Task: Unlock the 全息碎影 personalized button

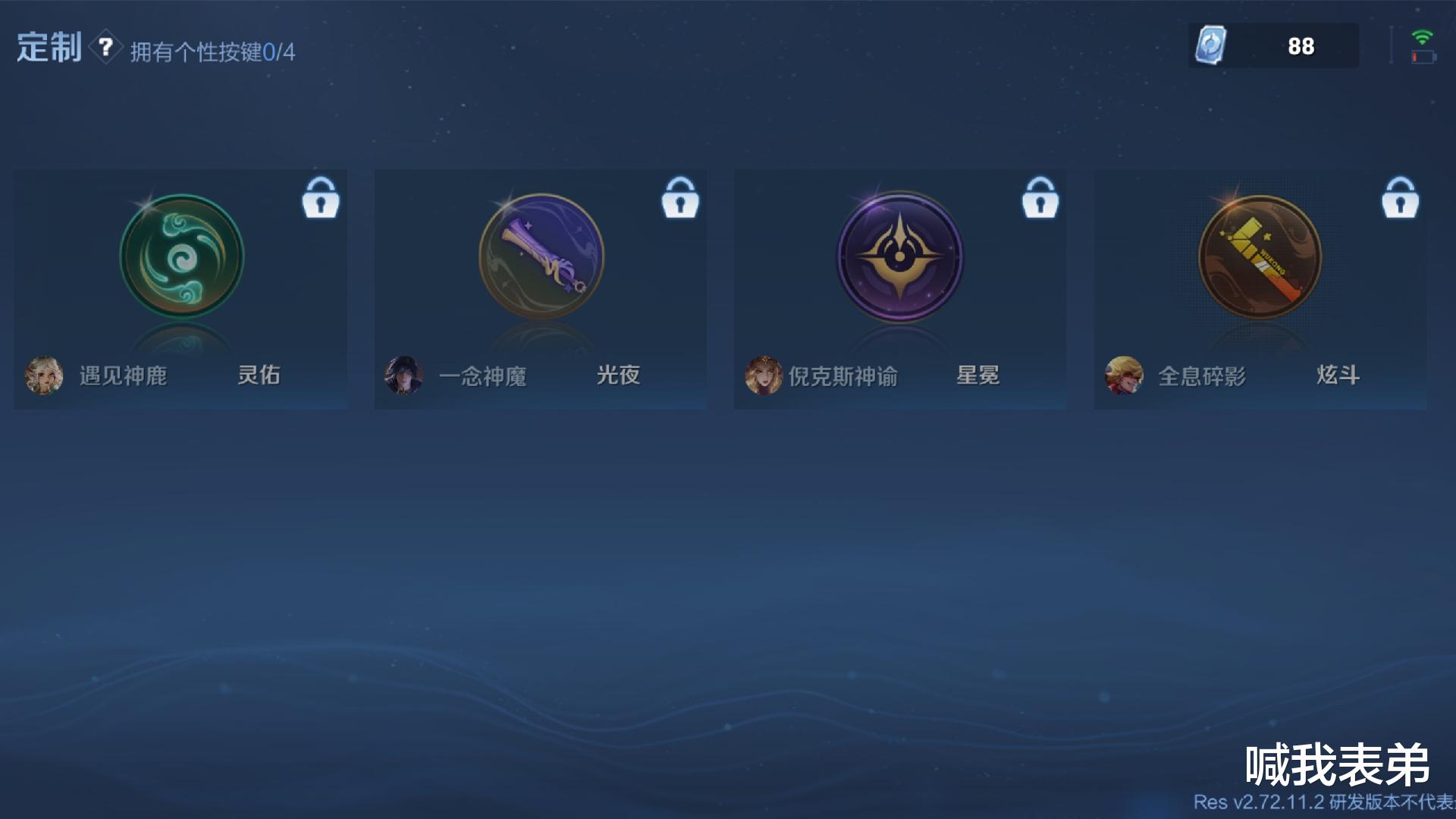Action: click(1400, 199)
